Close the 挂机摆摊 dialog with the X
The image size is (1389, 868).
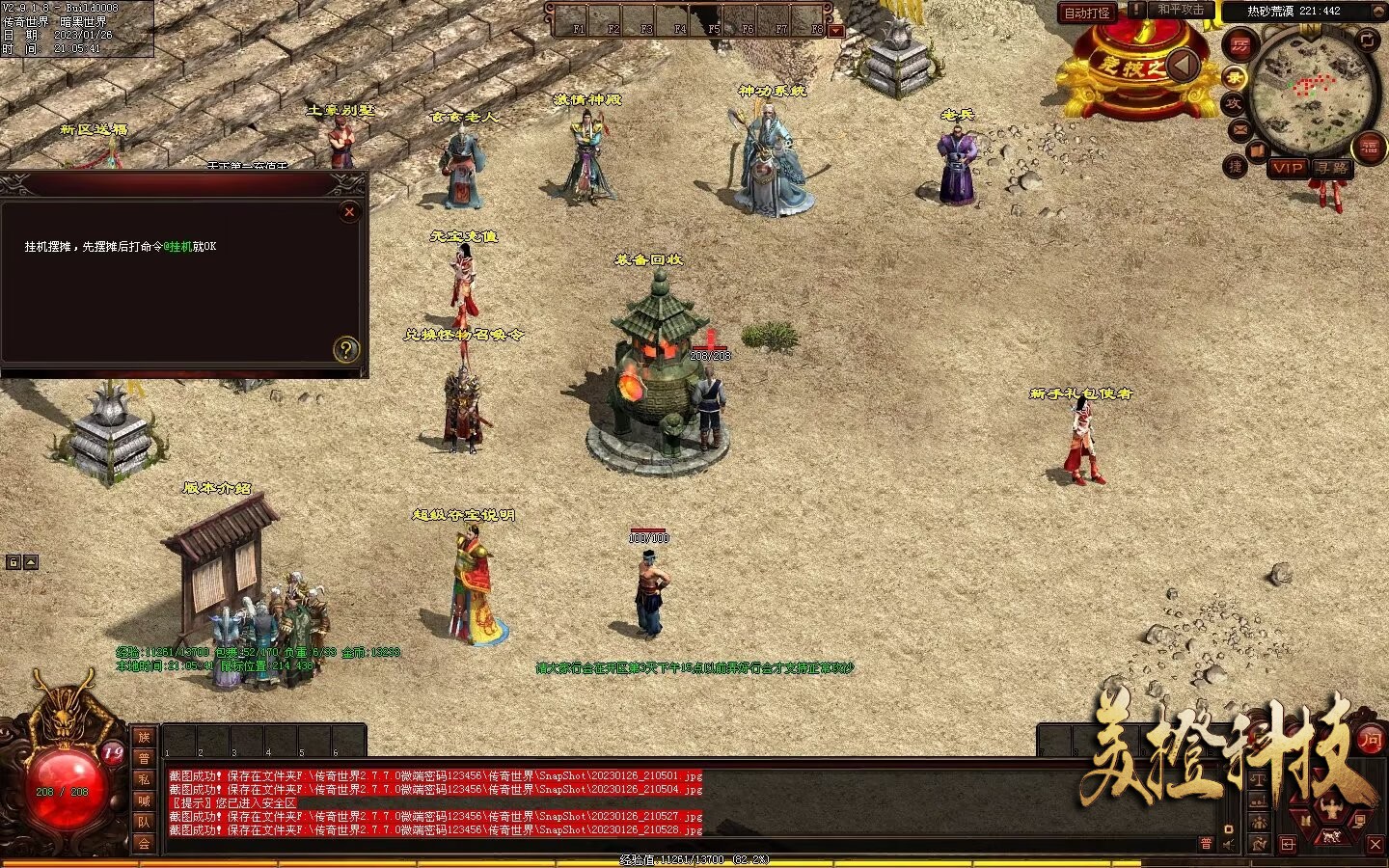click(x=350, y=211)
